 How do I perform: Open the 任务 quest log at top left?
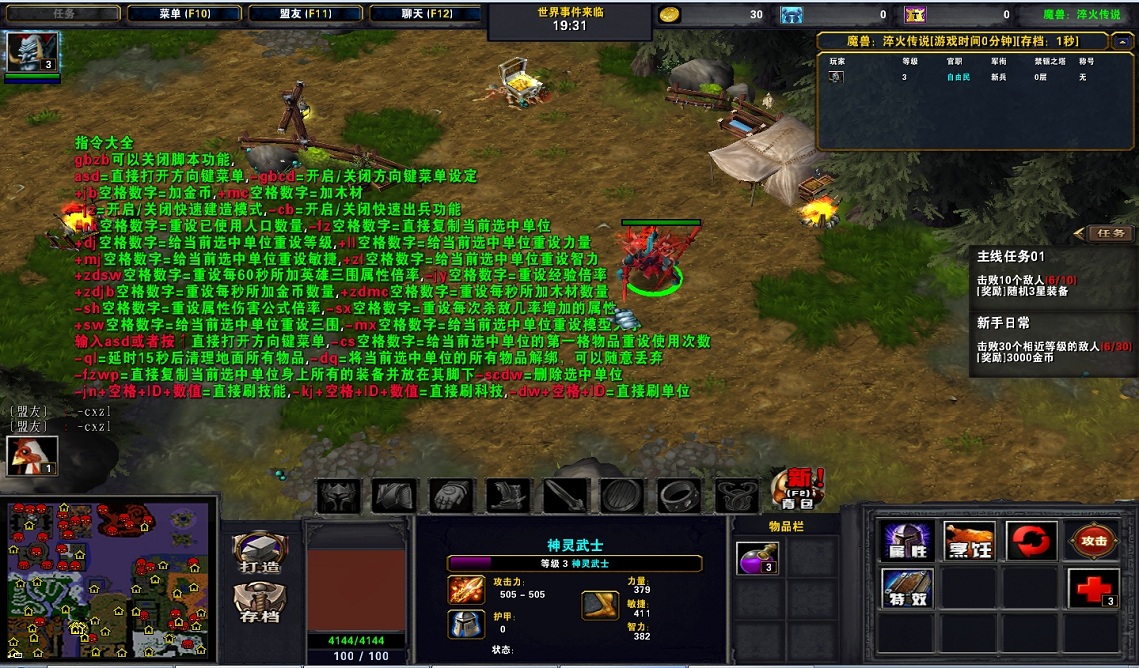coord(62,14)
